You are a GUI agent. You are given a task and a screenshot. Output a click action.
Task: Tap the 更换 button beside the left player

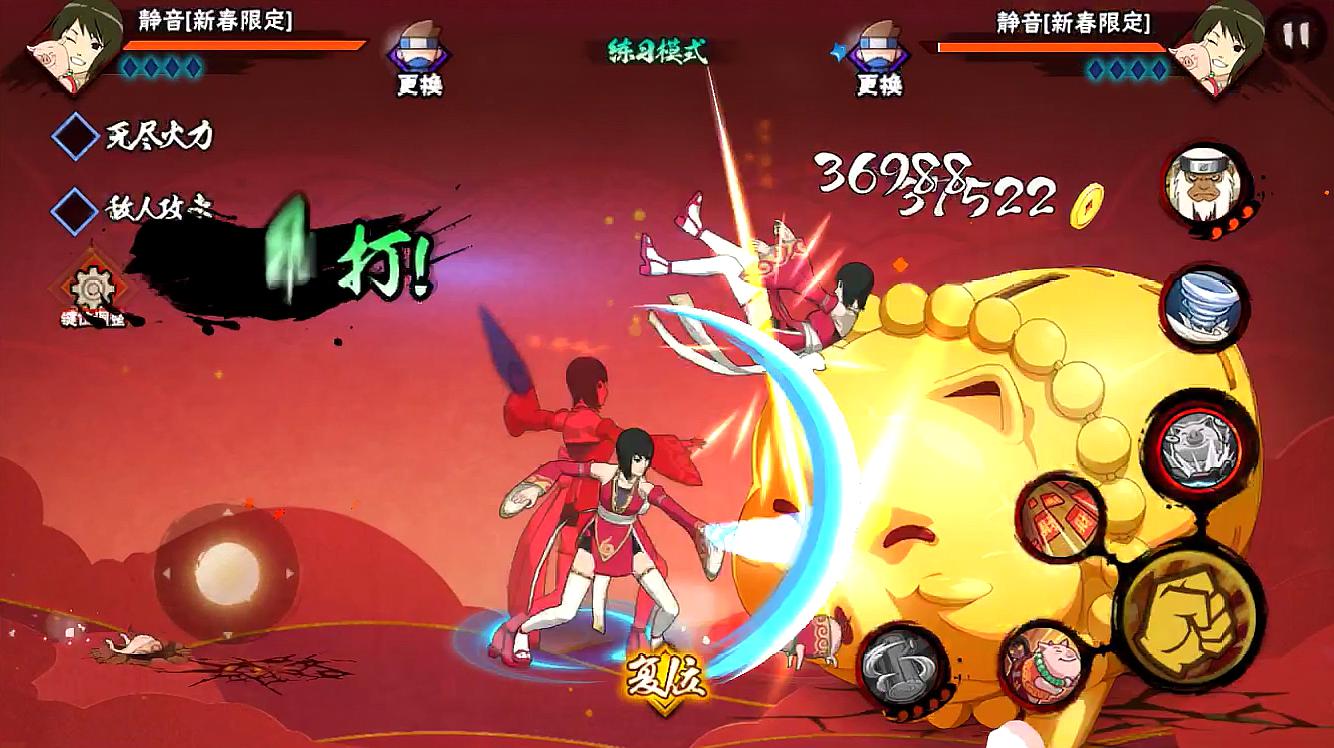pos(418,59)
